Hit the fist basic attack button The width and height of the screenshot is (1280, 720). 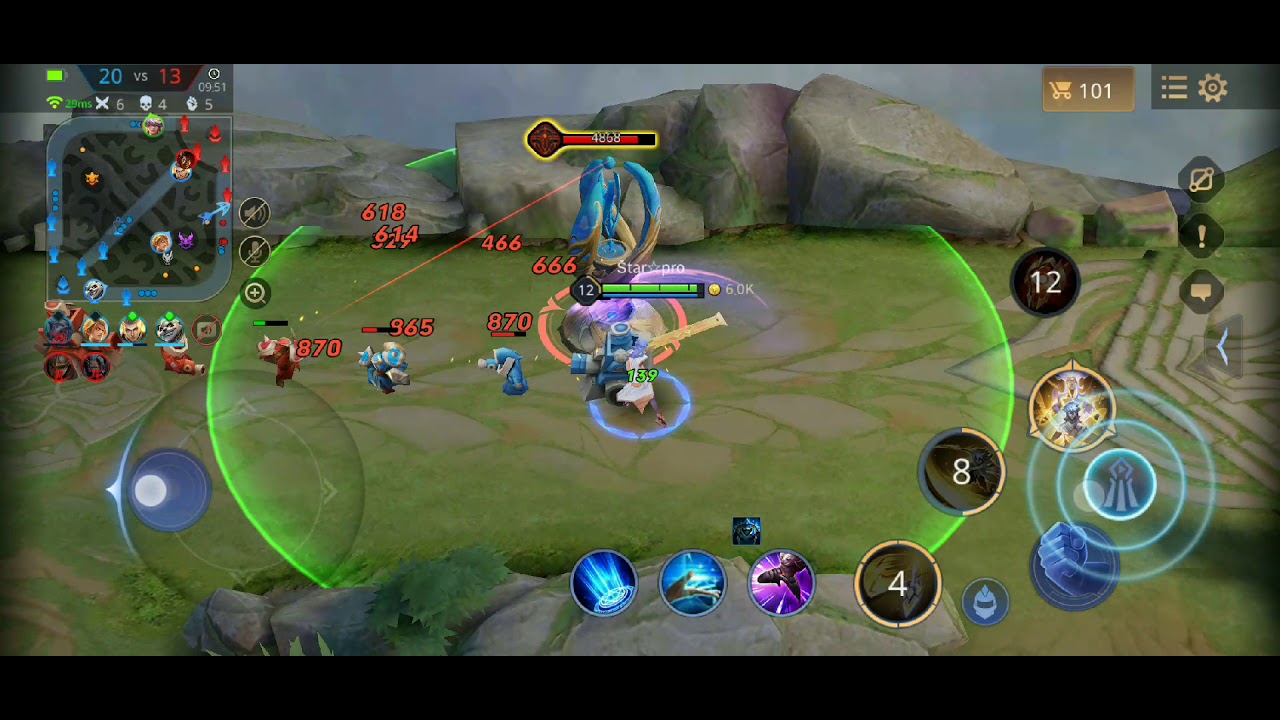coord(1075,563)
